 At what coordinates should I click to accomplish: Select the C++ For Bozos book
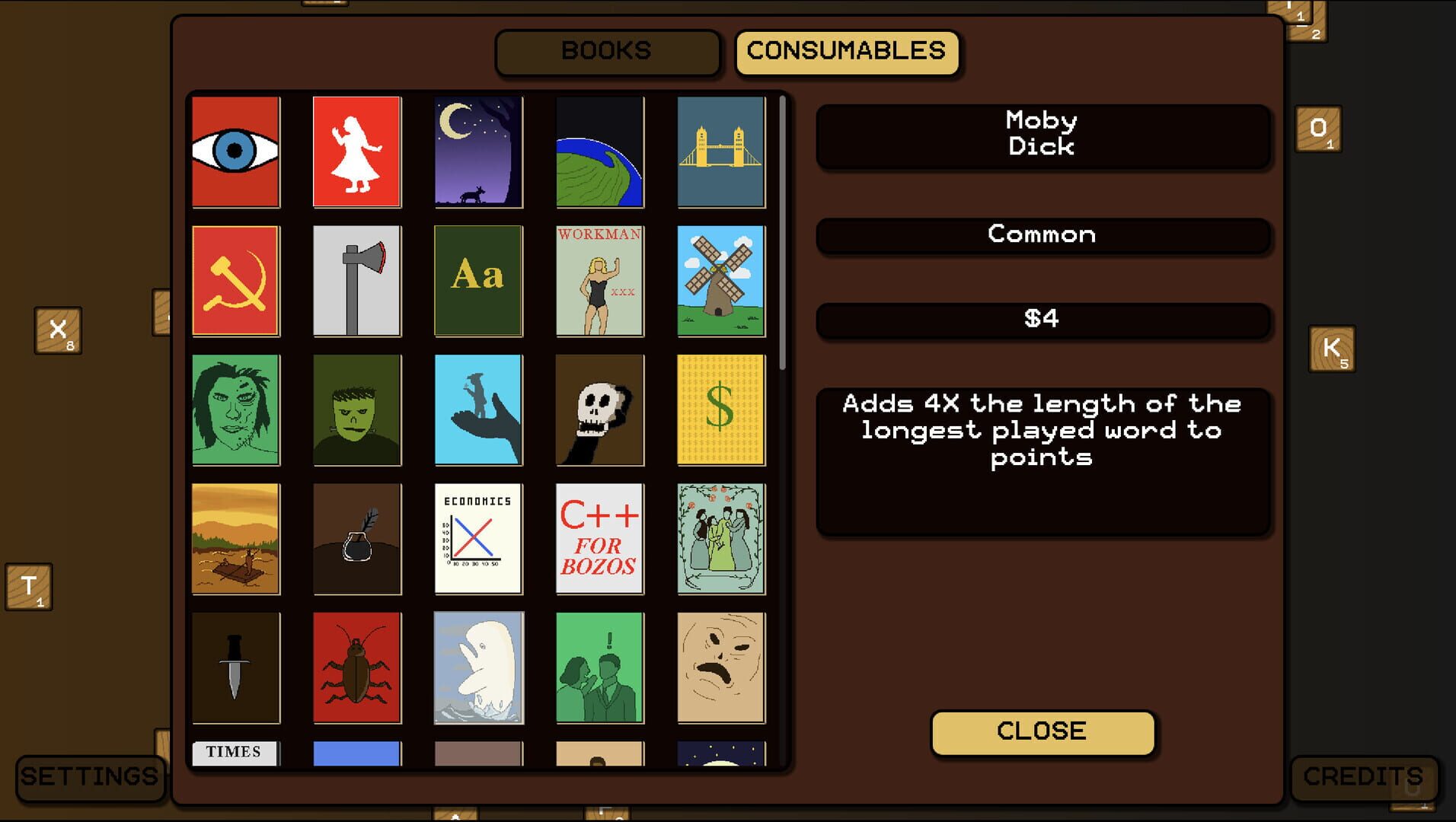coord(599,539)
